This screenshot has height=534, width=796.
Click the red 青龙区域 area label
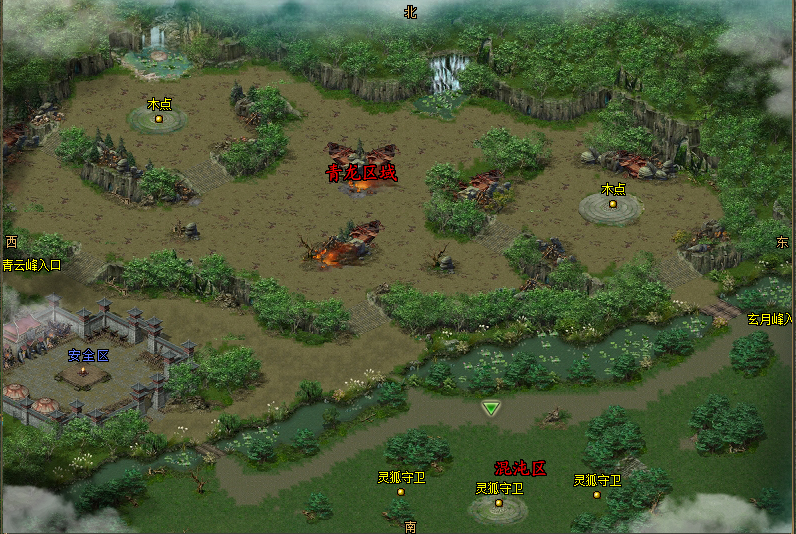click(361, 173)
